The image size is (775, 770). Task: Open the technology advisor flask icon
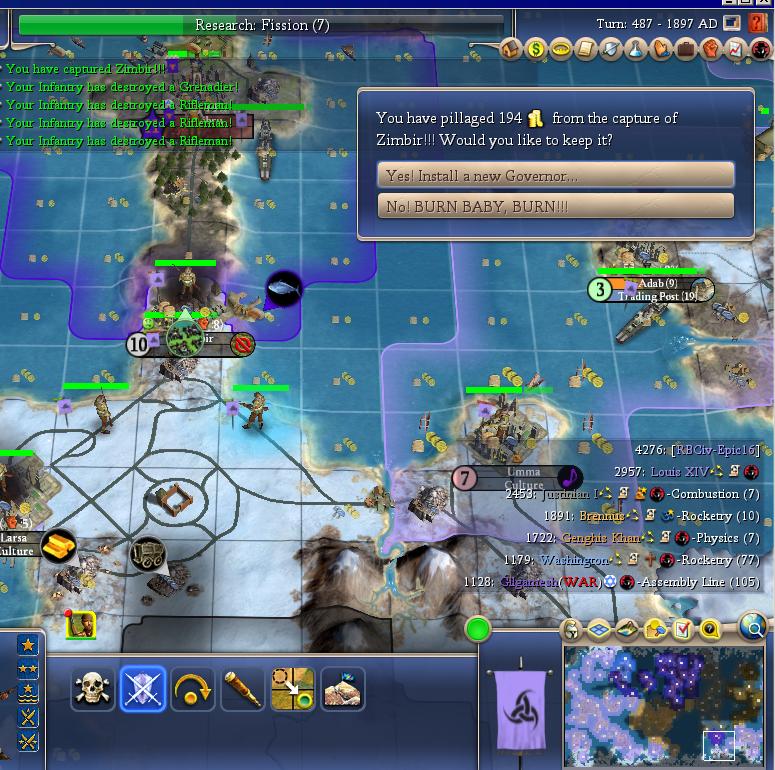pyautogui.click(x=635, y=48)
